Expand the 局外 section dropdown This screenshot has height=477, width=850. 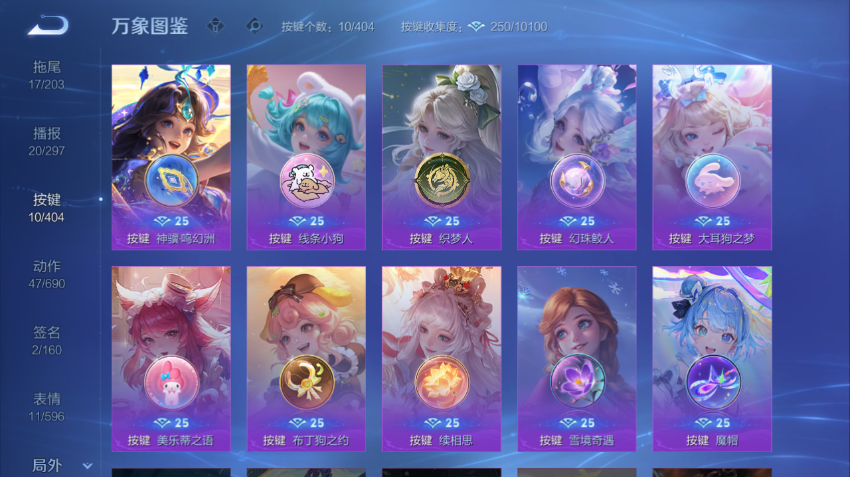pos(60,465)
